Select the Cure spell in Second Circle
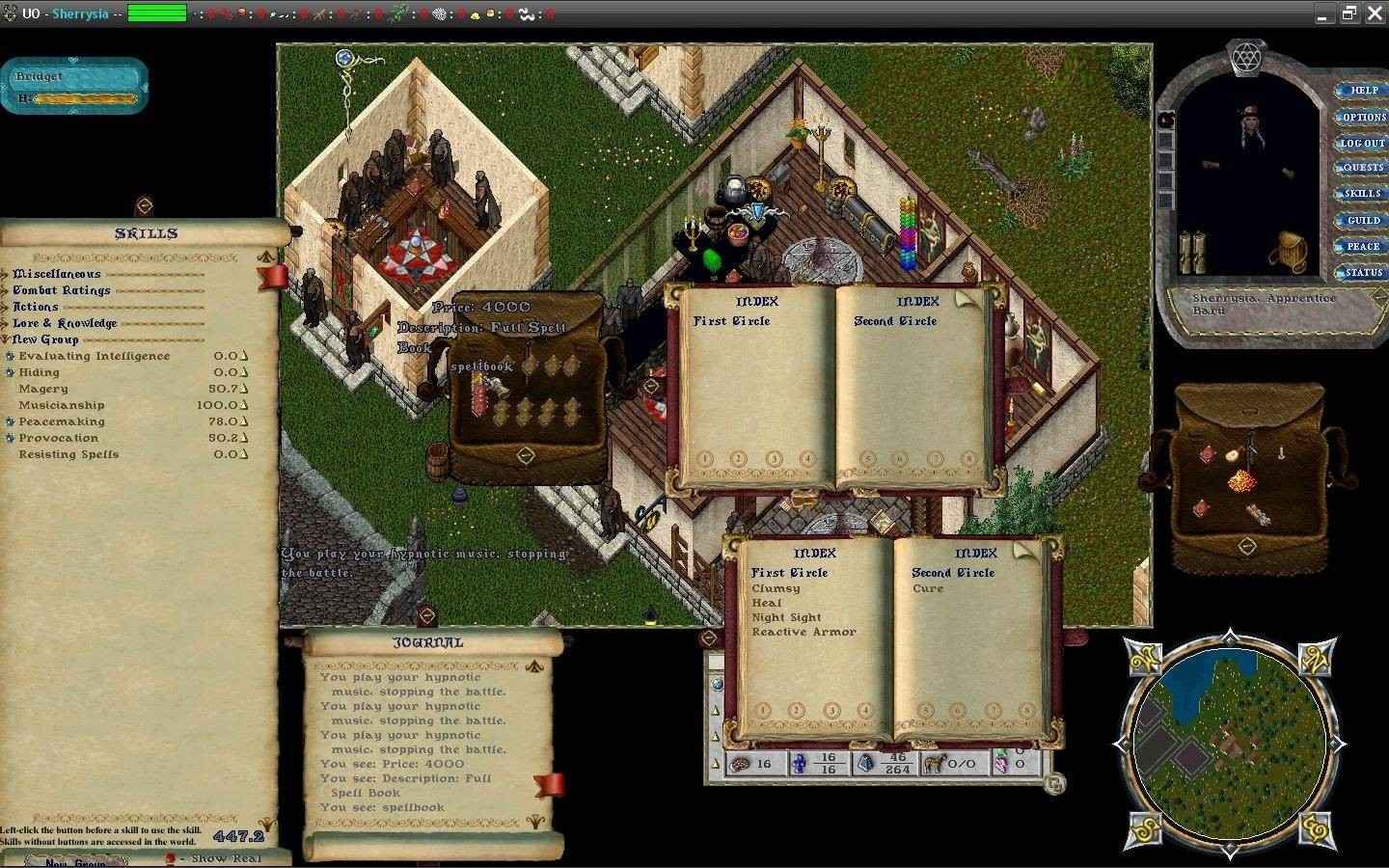The height and width of the screenshot is (868, 1389). tap(928, 588)
